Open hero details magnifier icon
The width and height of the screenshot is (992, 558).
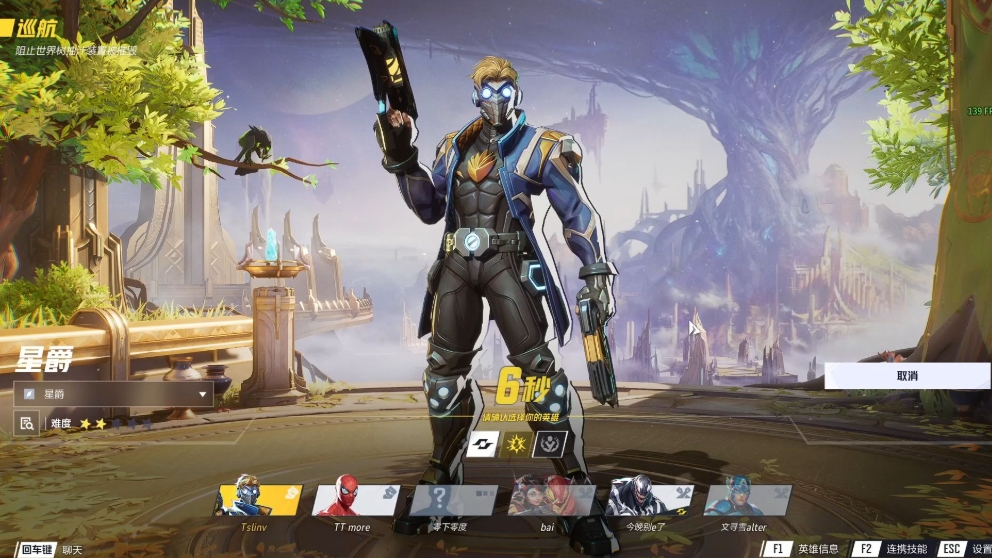(27, 424)
